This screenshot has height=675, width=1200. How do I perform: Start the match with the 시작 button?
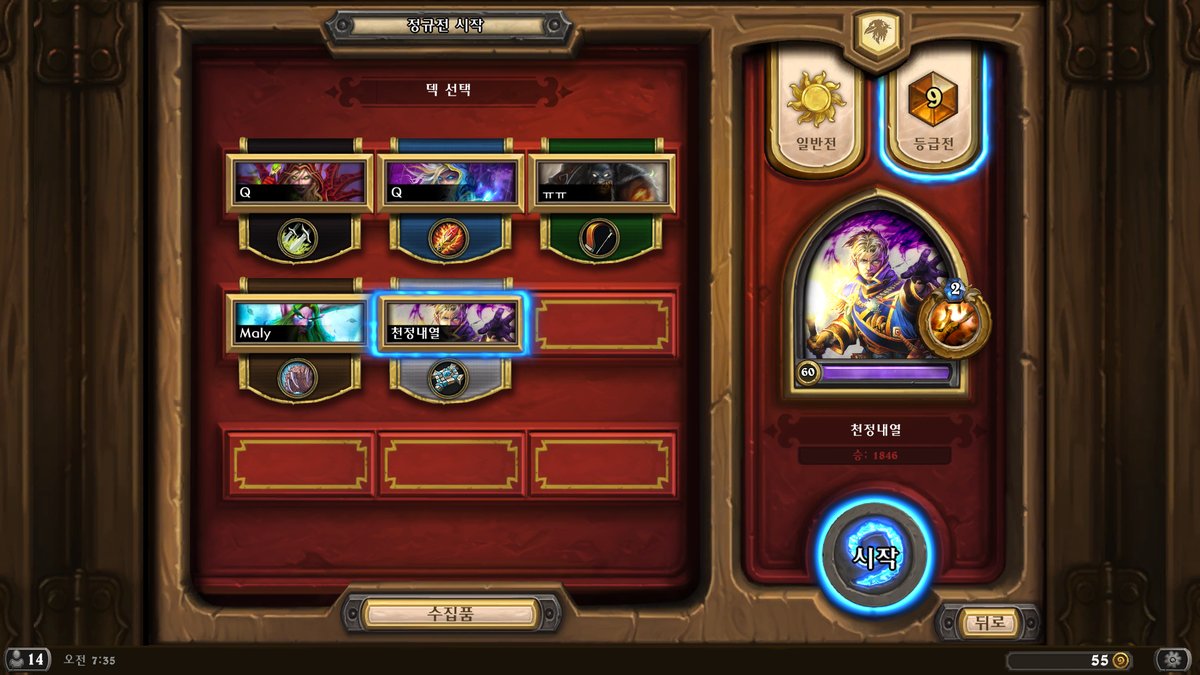875,555
